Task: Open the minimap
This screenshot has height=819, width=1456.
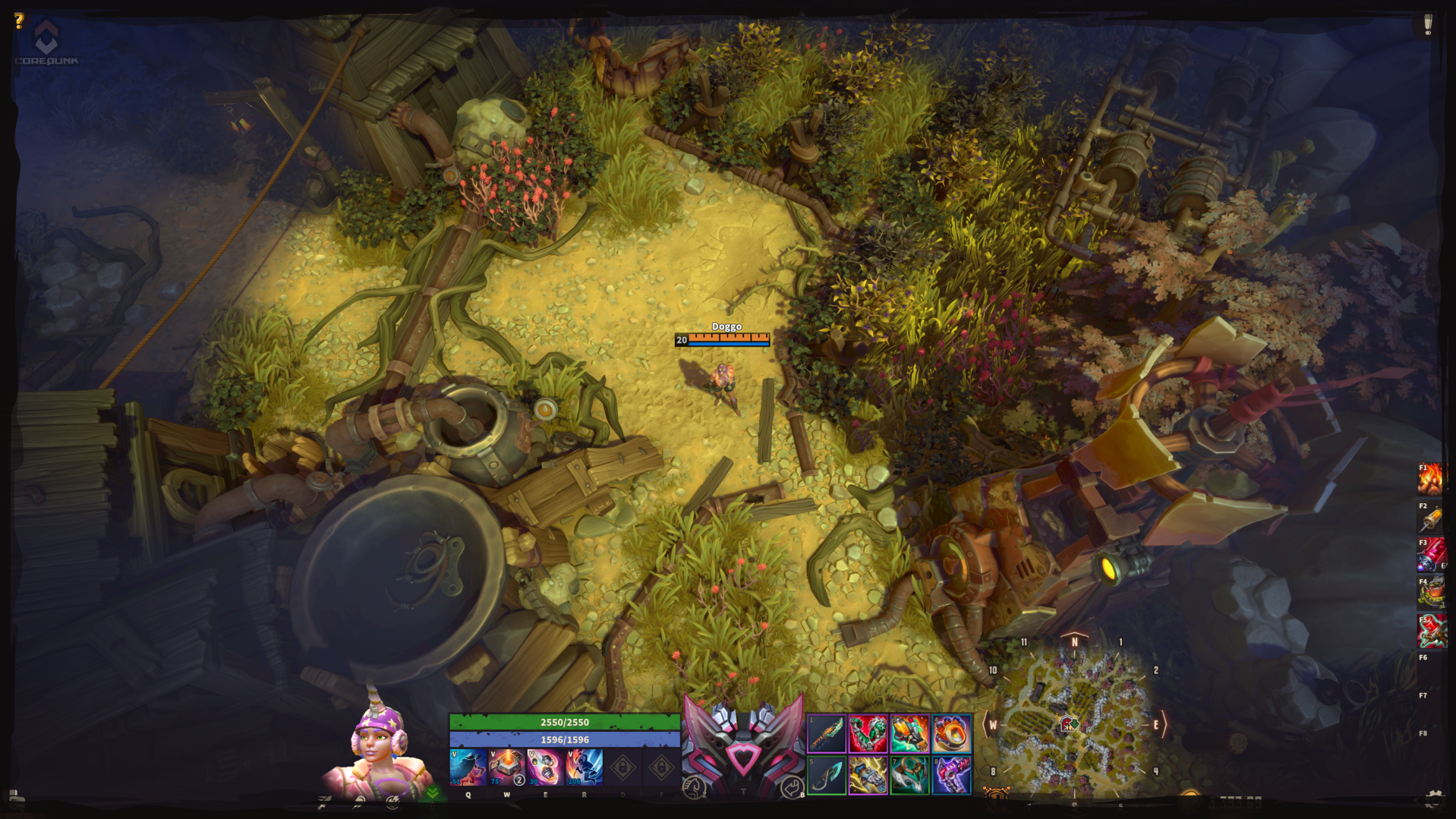Action: coord(1073,723)
